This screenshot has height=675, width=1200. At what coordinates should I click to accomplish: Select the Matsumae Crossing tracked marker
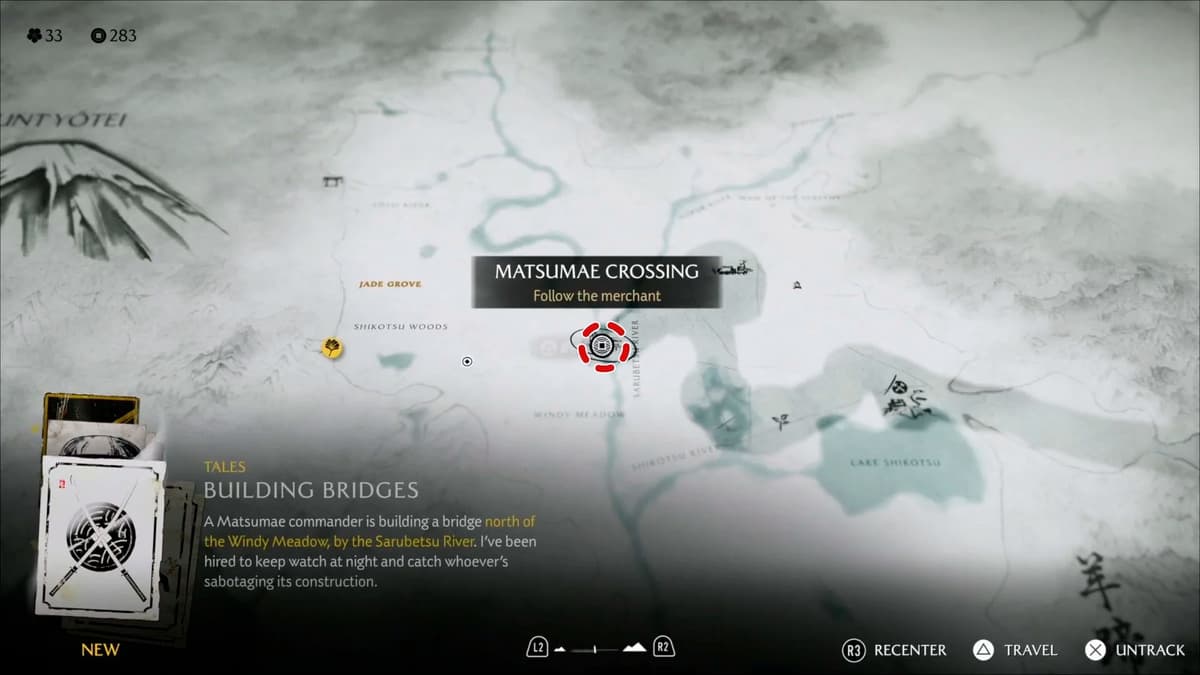(601, 346)
